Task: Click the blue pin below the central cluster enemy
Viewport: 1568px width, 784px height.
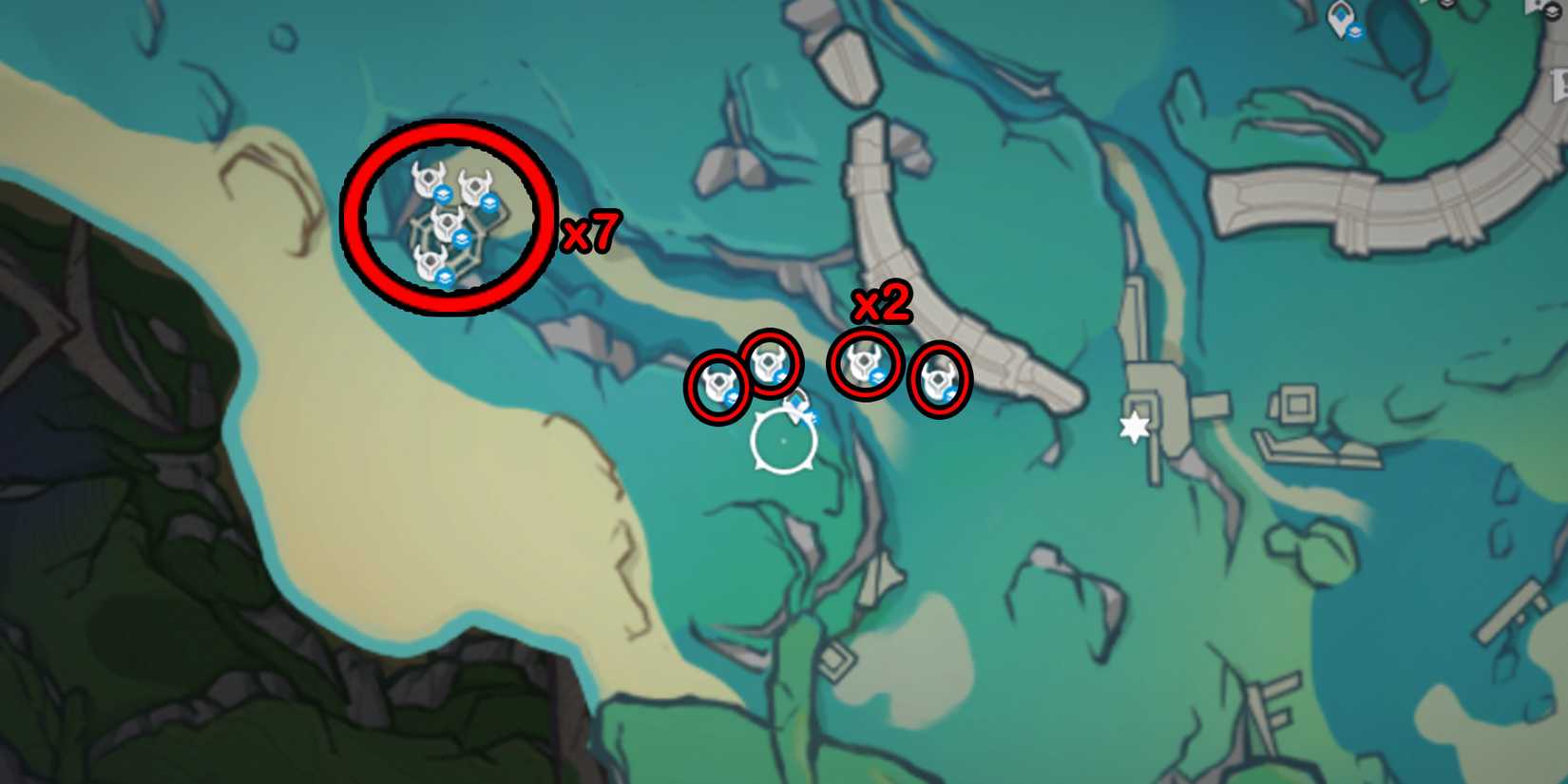Action: coord(462,237)
